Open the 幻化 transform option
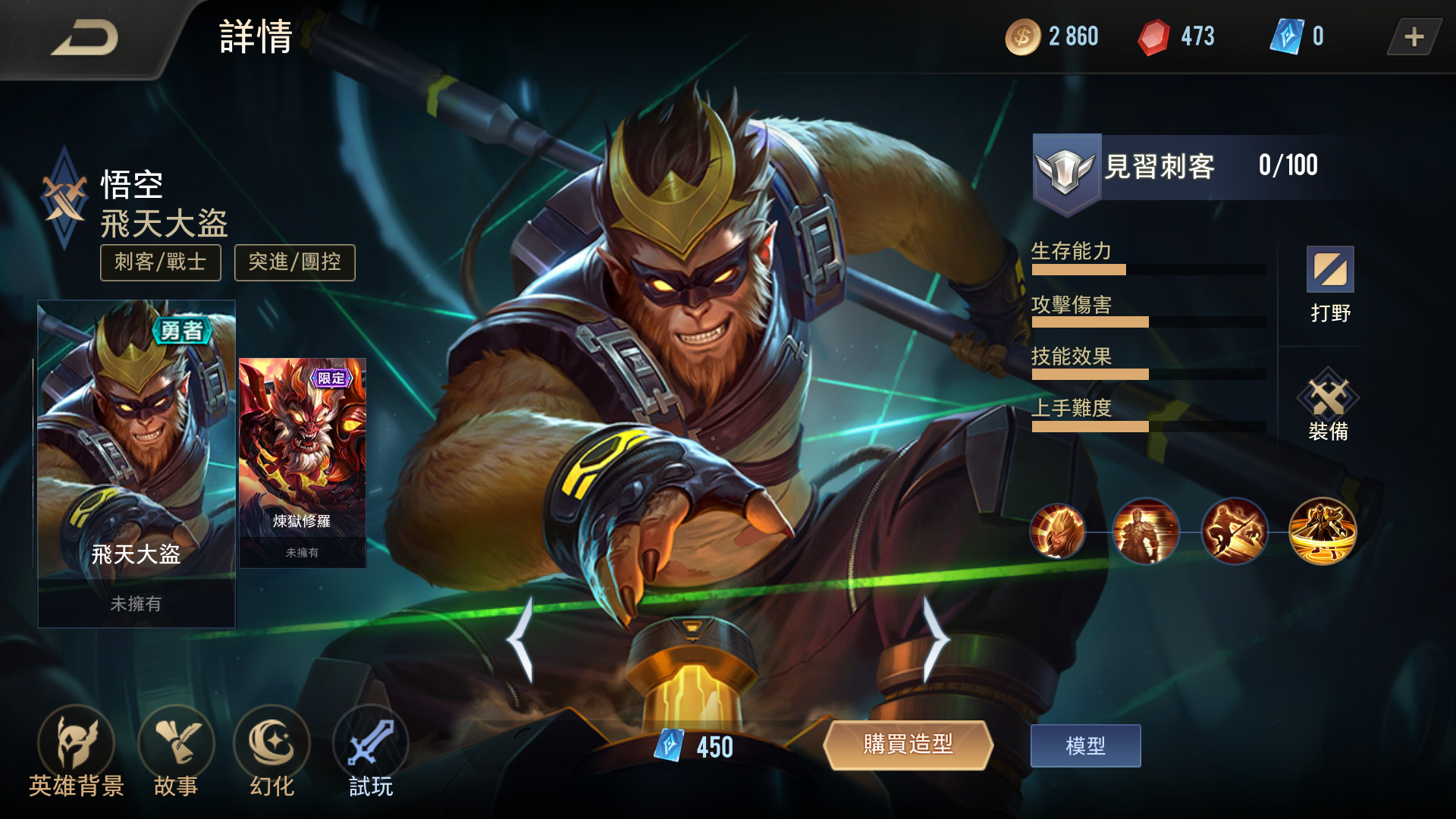Screen dimensions: 1456x819 point(271,752)
